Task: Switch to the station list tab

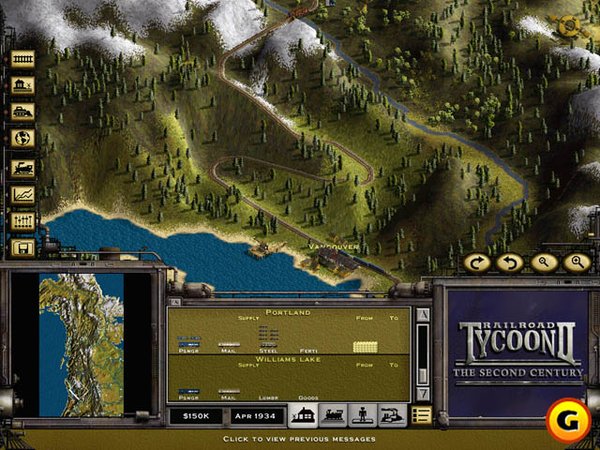Action: tap(303, 415)
